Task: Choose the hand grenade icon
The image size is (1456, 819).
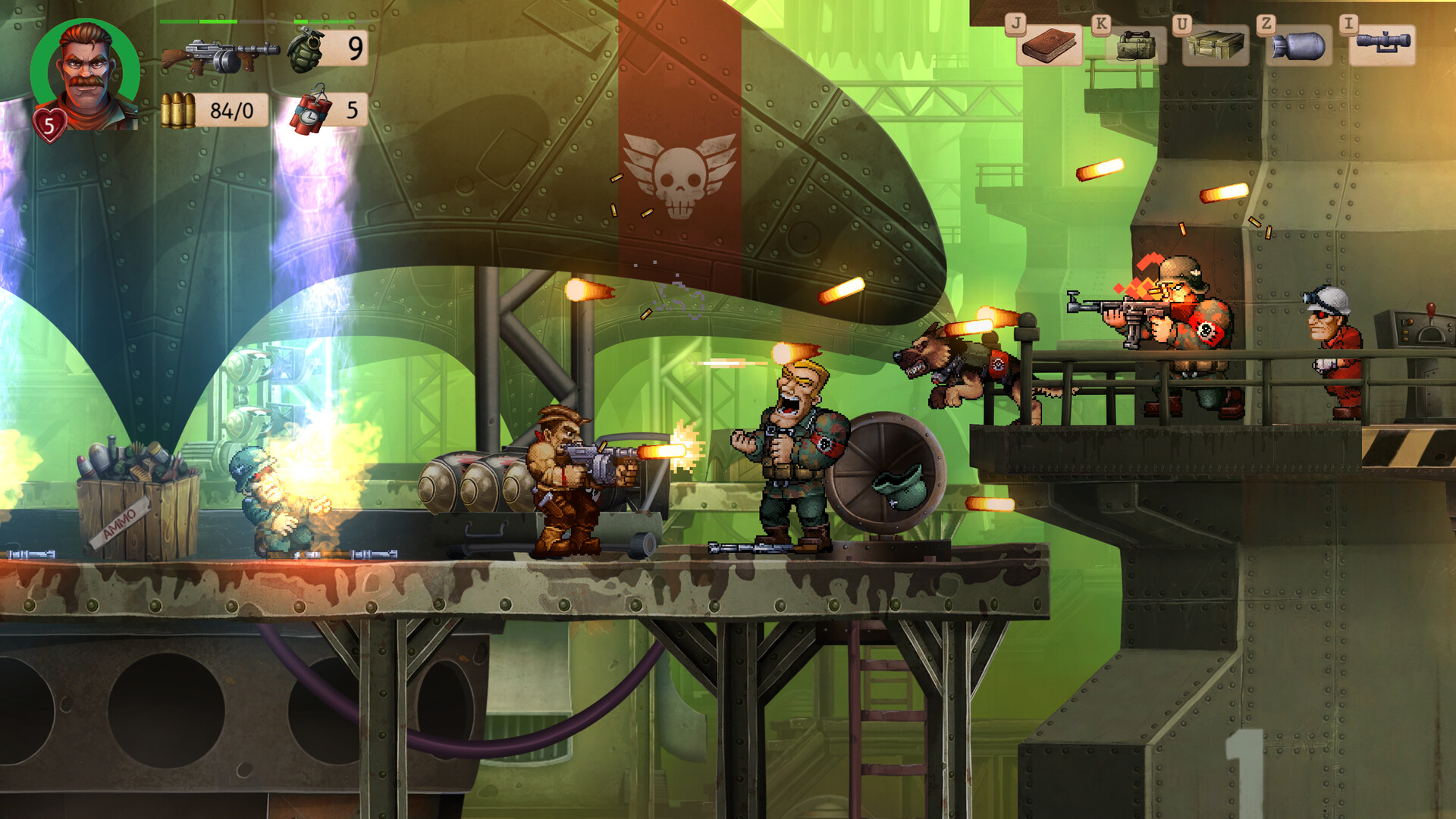Action: (306, 50)
